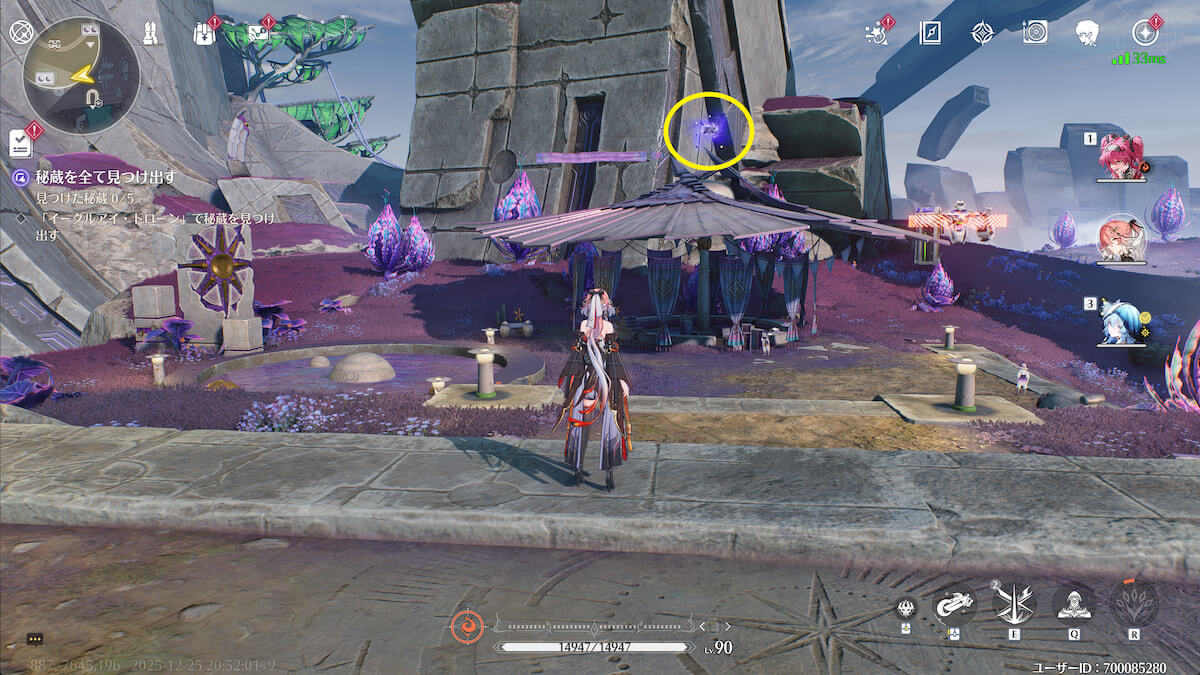Open the compass guidebook
Screen dimensions: 1200x675
click(930, 33)
